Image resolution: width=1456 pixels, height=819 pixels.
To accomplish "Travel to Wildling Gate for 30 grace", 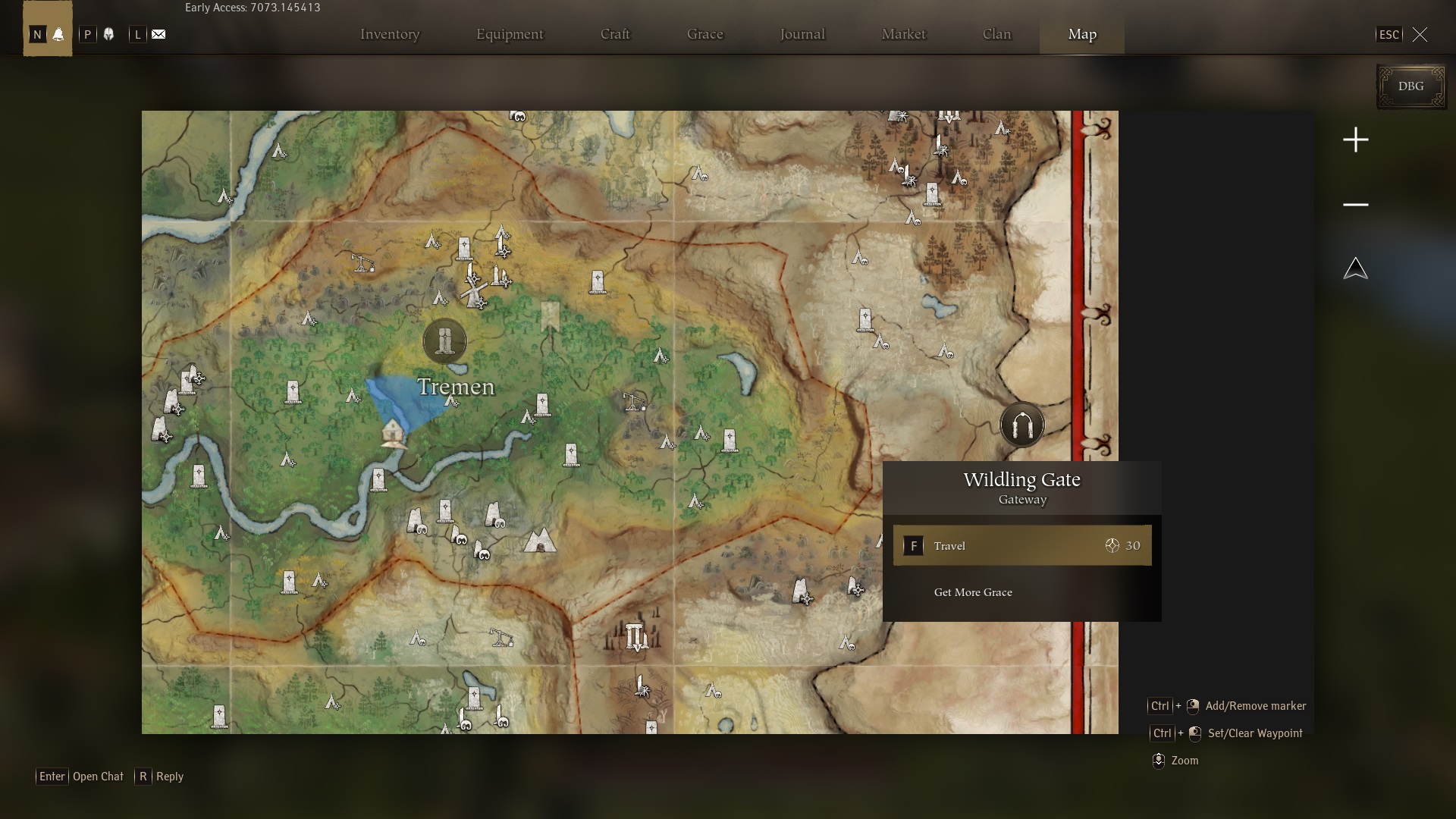I will [1021, 545].
